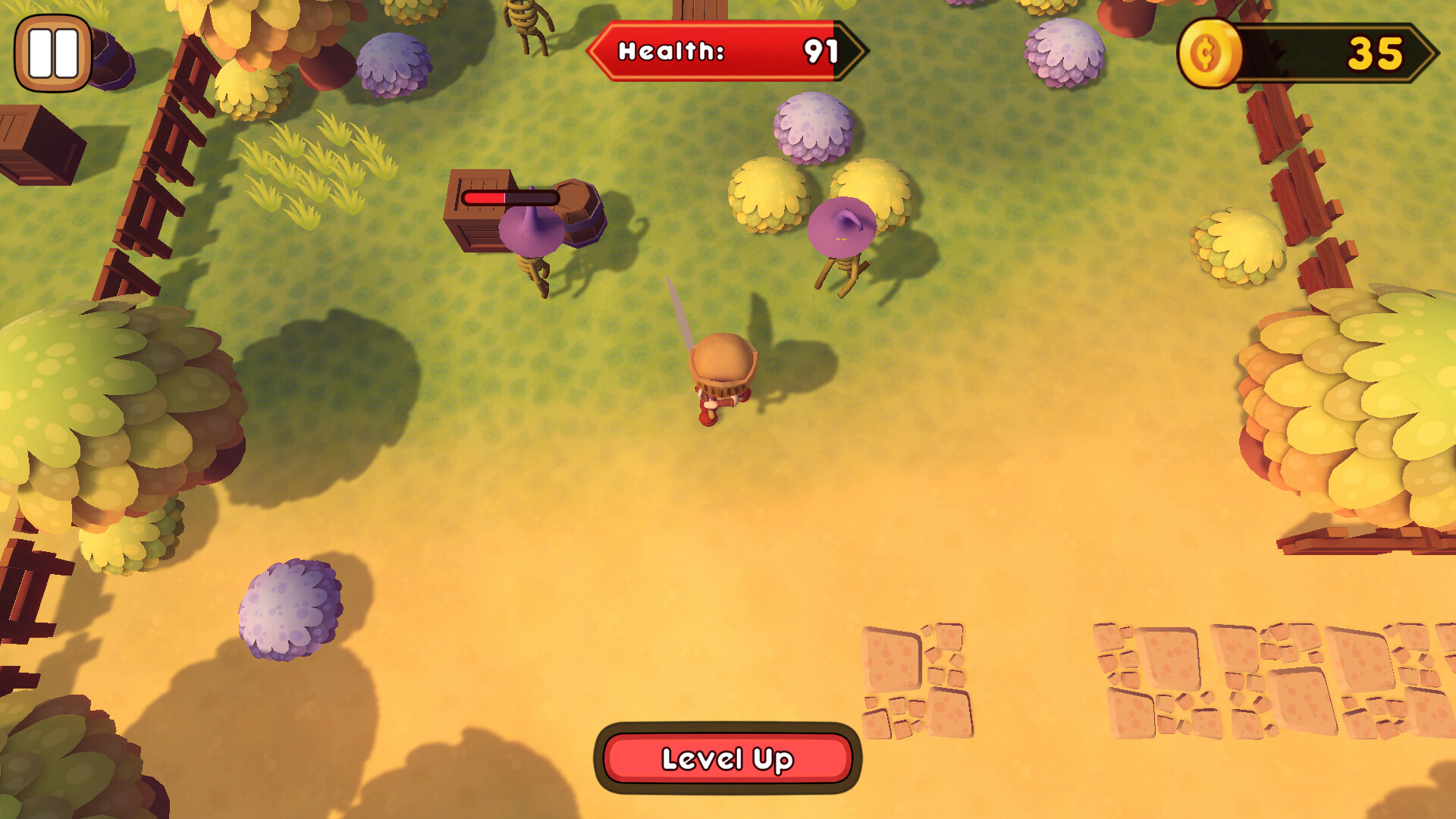Pause the game with the pause button
1456x819 pixels.
point(53,53)
